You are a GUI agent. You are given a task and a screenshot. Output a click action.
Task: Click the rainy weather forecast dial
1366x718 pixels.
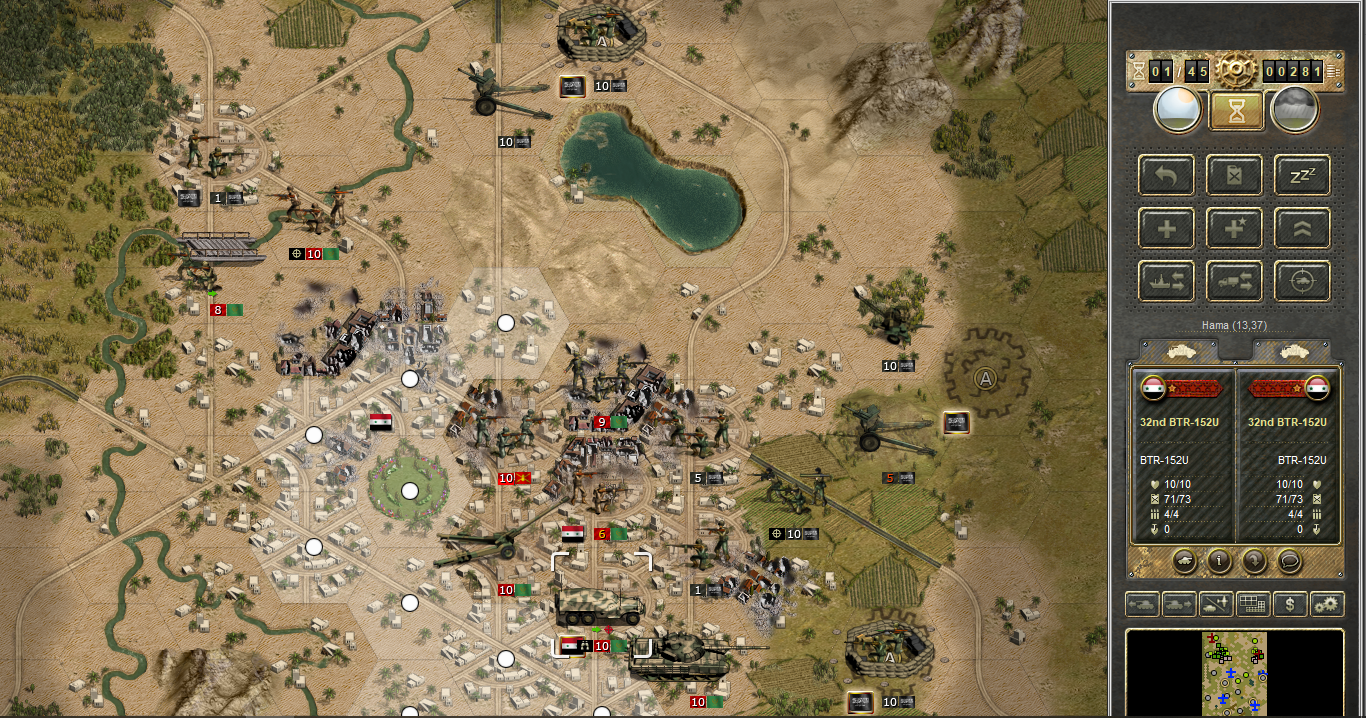1294,110
